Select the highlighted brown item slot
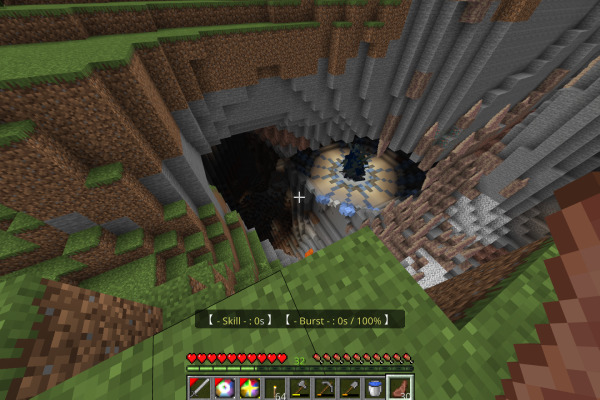This screenshot has width=600, height=400. click(x=400, y=387)
